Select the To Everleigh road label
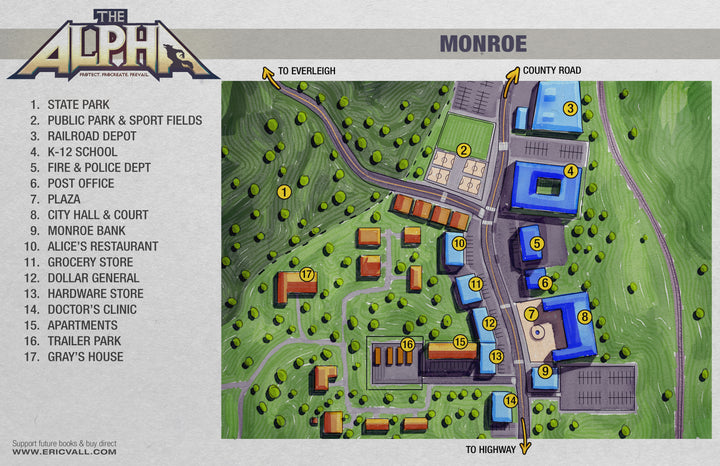 point(306,71)
